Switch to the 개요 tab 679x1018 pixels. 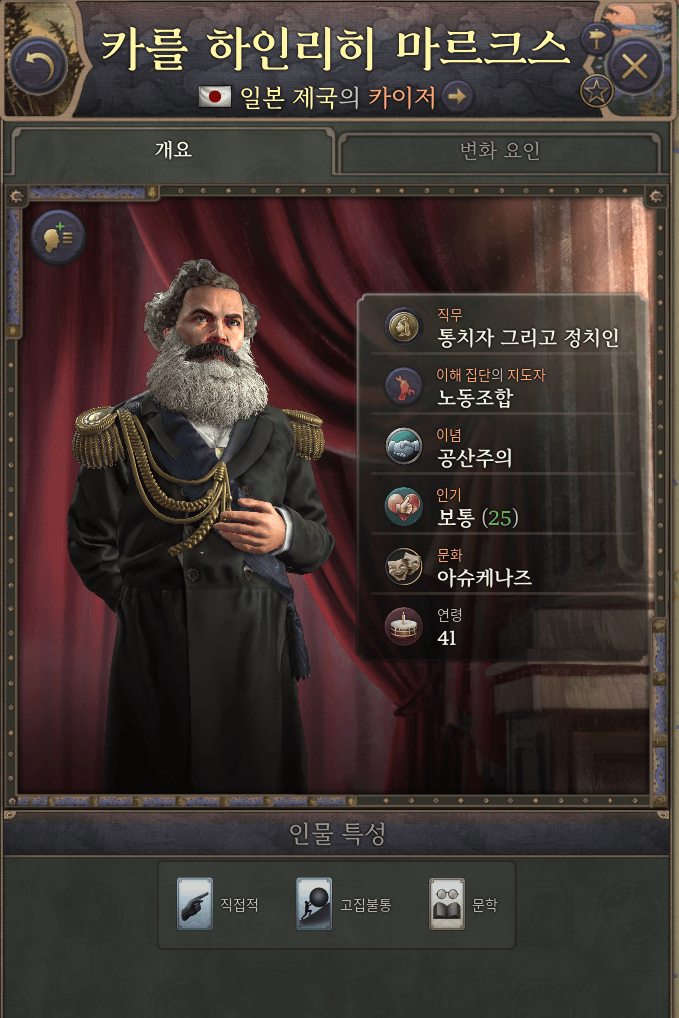(x=172, y=151)
